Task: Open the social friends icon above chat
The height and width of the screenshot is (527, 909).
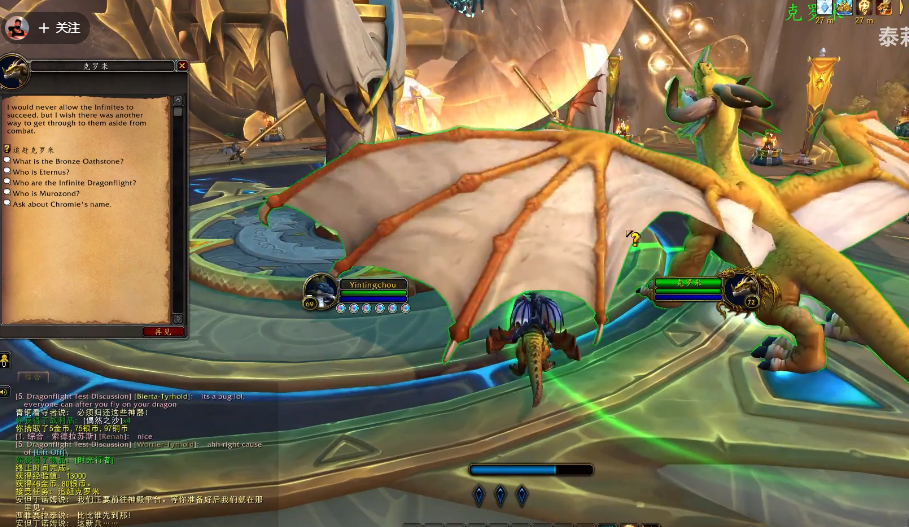Action: (5, 359)
